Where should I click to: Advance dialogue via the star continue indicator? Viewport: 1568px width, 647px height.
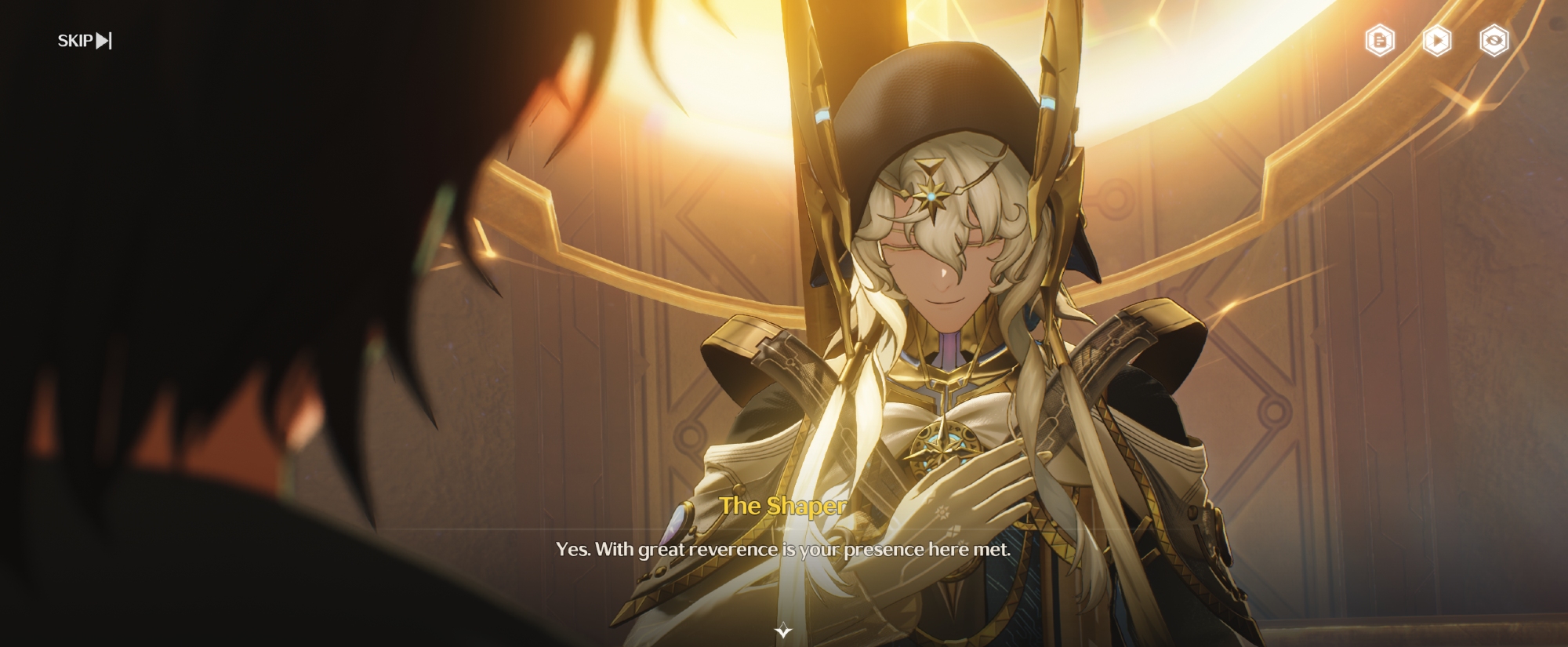click(x=783, y=631)
